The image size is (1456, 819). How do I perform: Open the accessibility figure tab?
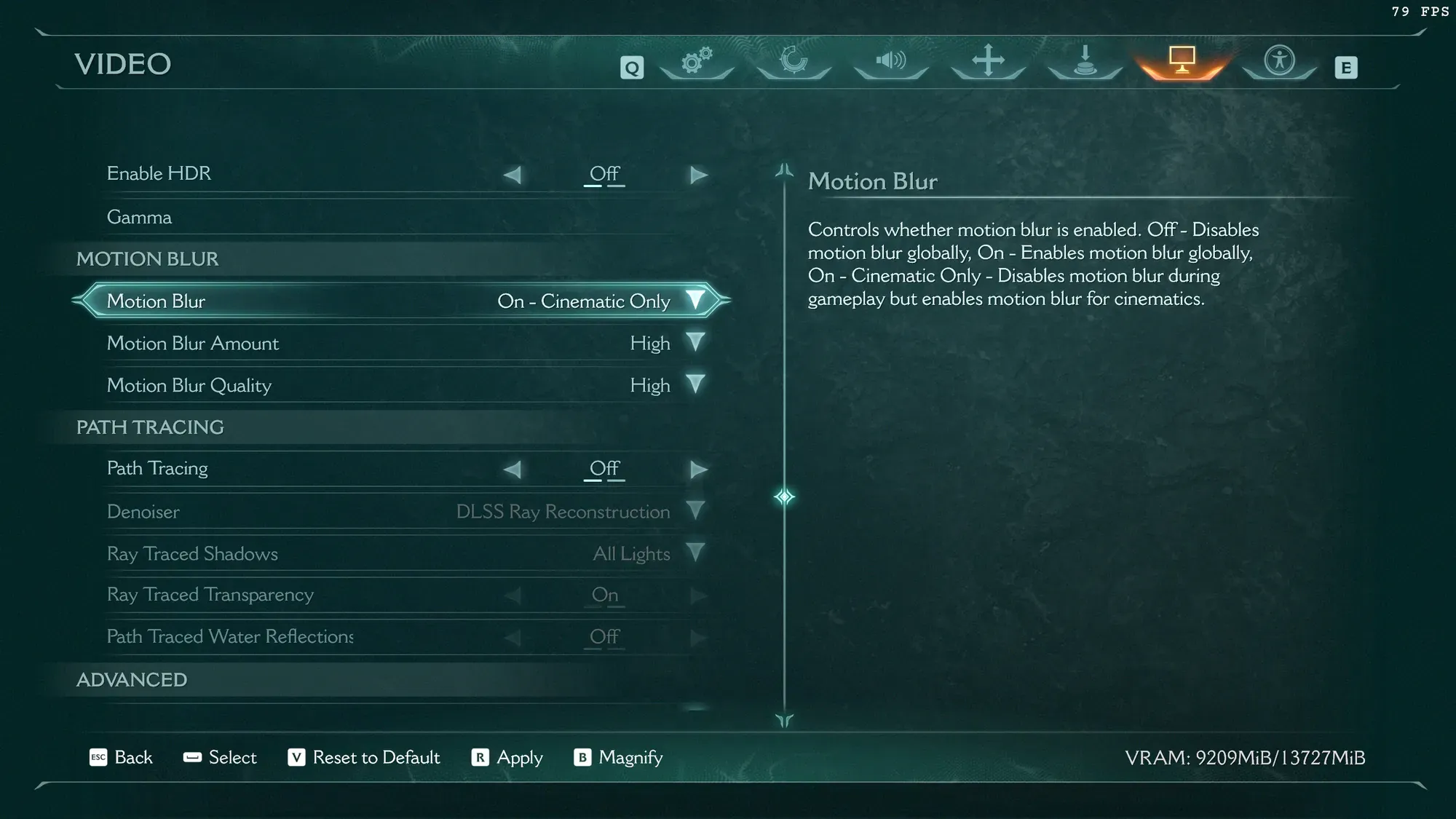1279,61
